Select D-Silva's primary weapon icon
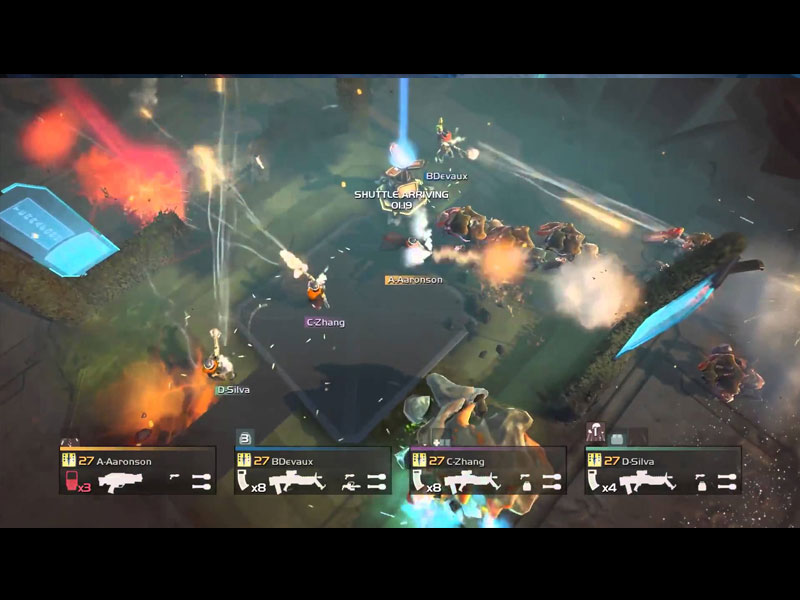The width and height of the screenshot is (800, 600). 647,482
